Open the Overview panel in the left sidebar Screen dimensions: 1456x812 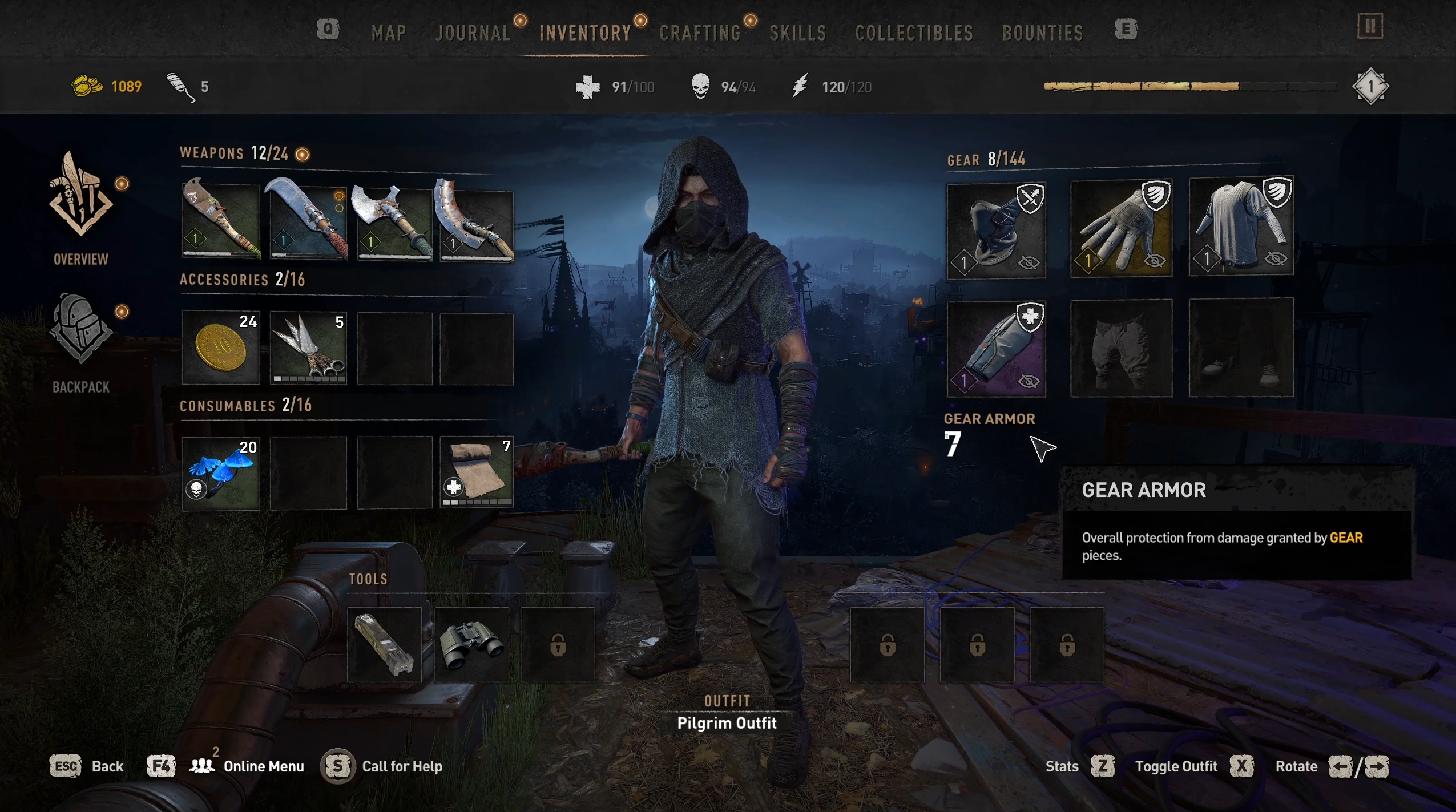(82, 211)
